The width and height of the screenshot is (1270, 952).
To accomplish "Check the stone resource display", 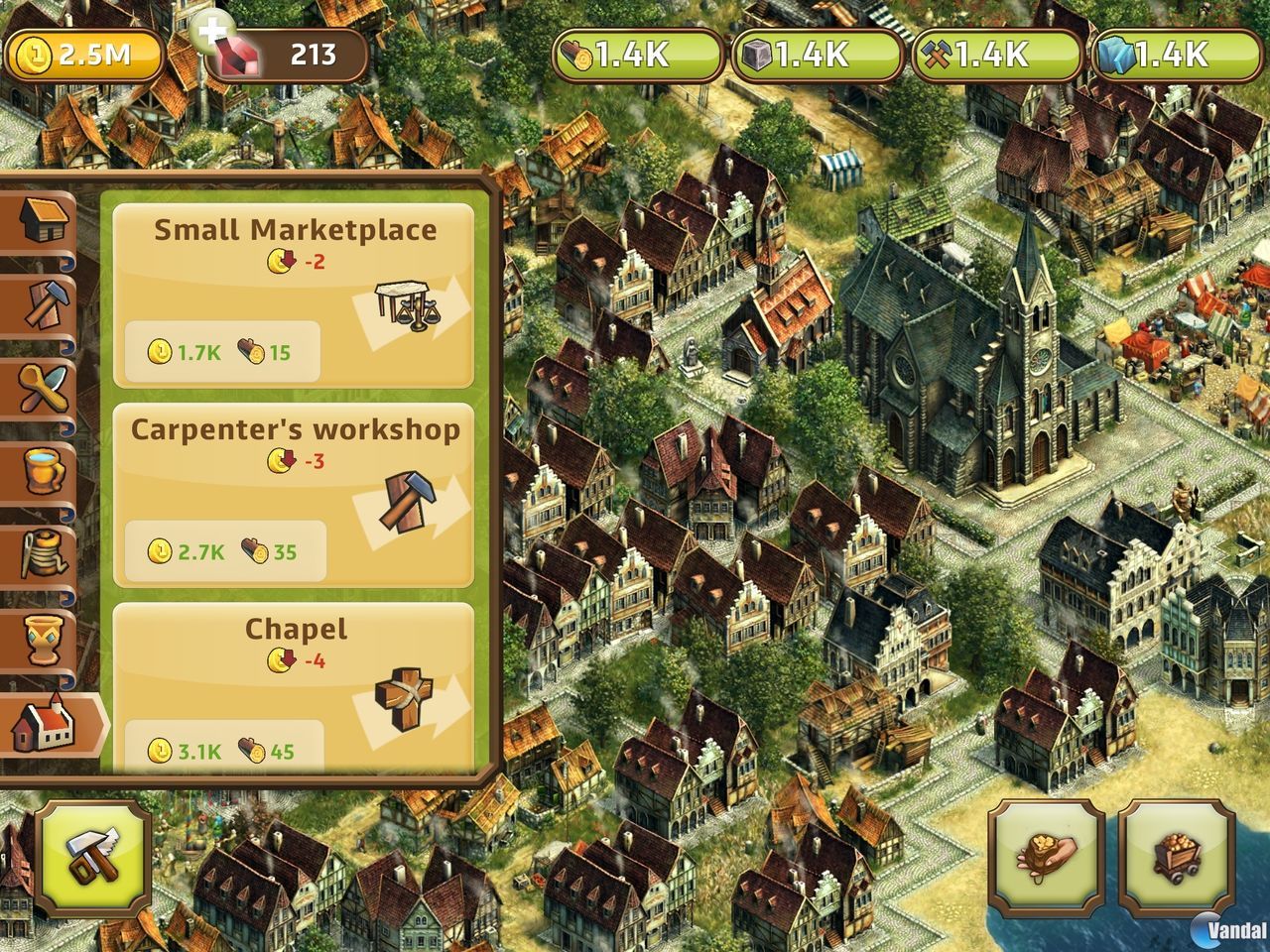I will pos(802,58).
